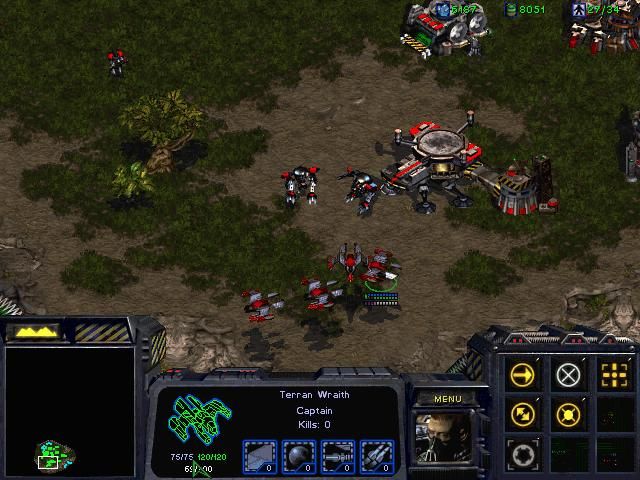Select the Patrol command
Image resolution: width=640 pixels, height=480 pixels.
pos(523,413)
